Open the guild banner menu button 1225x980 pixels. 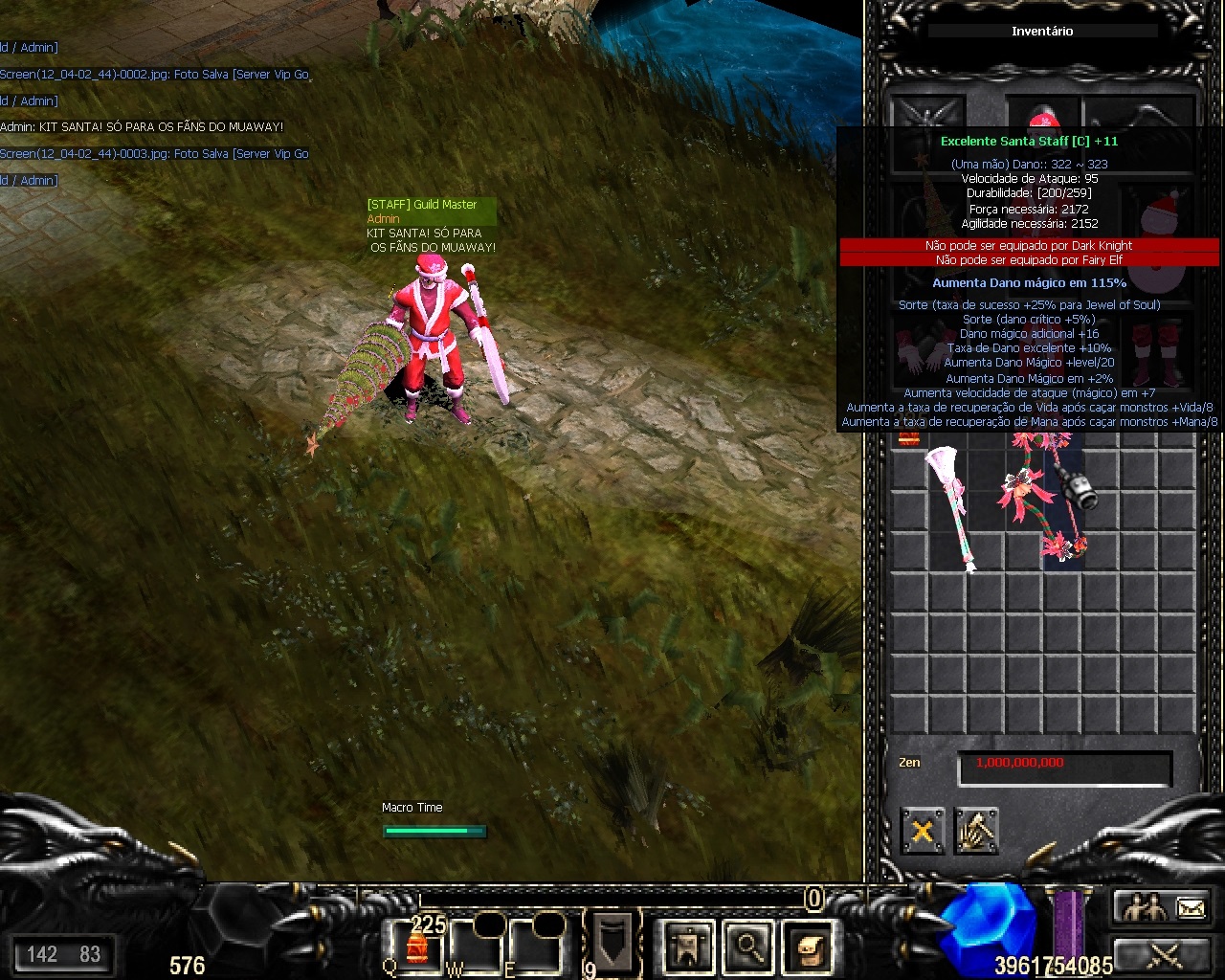[686, 947]
